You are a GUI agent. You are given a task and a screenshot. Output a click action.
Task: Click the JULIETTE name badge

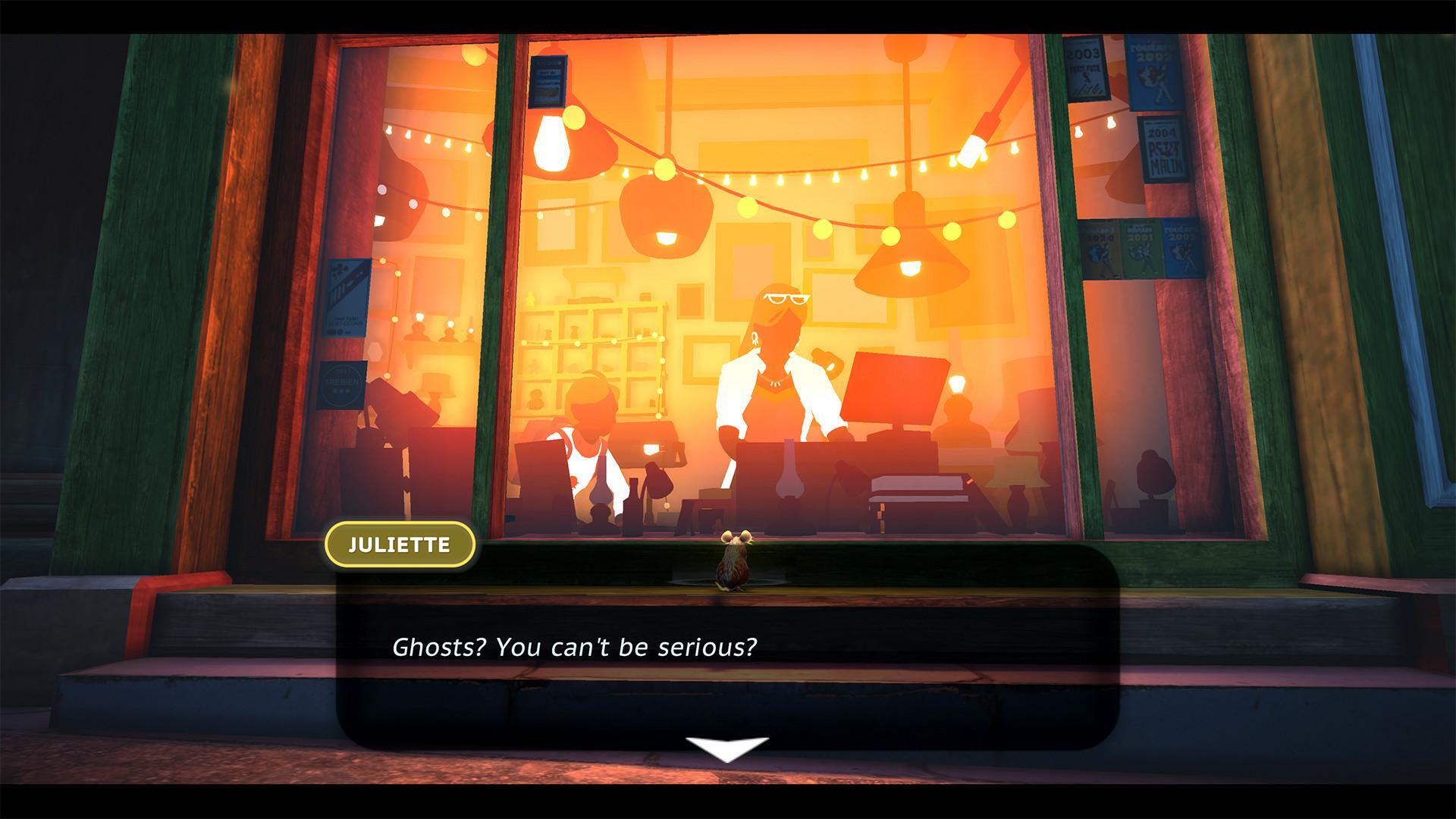(x=400, y=543)
